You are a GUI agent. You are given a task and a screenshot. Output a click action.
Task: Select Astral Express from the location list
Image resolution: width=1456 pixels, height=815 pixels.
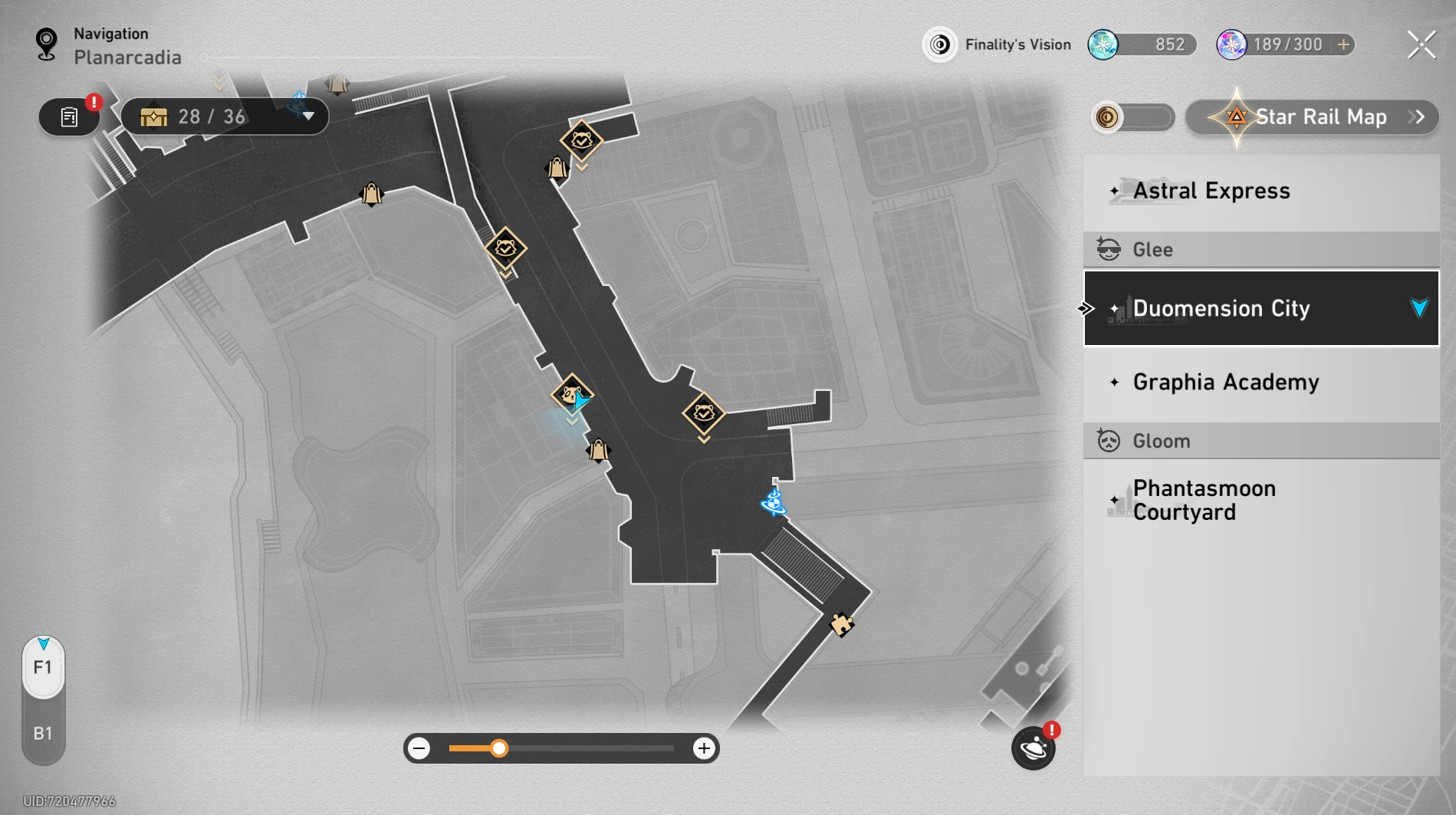(x=1260, y=191)
